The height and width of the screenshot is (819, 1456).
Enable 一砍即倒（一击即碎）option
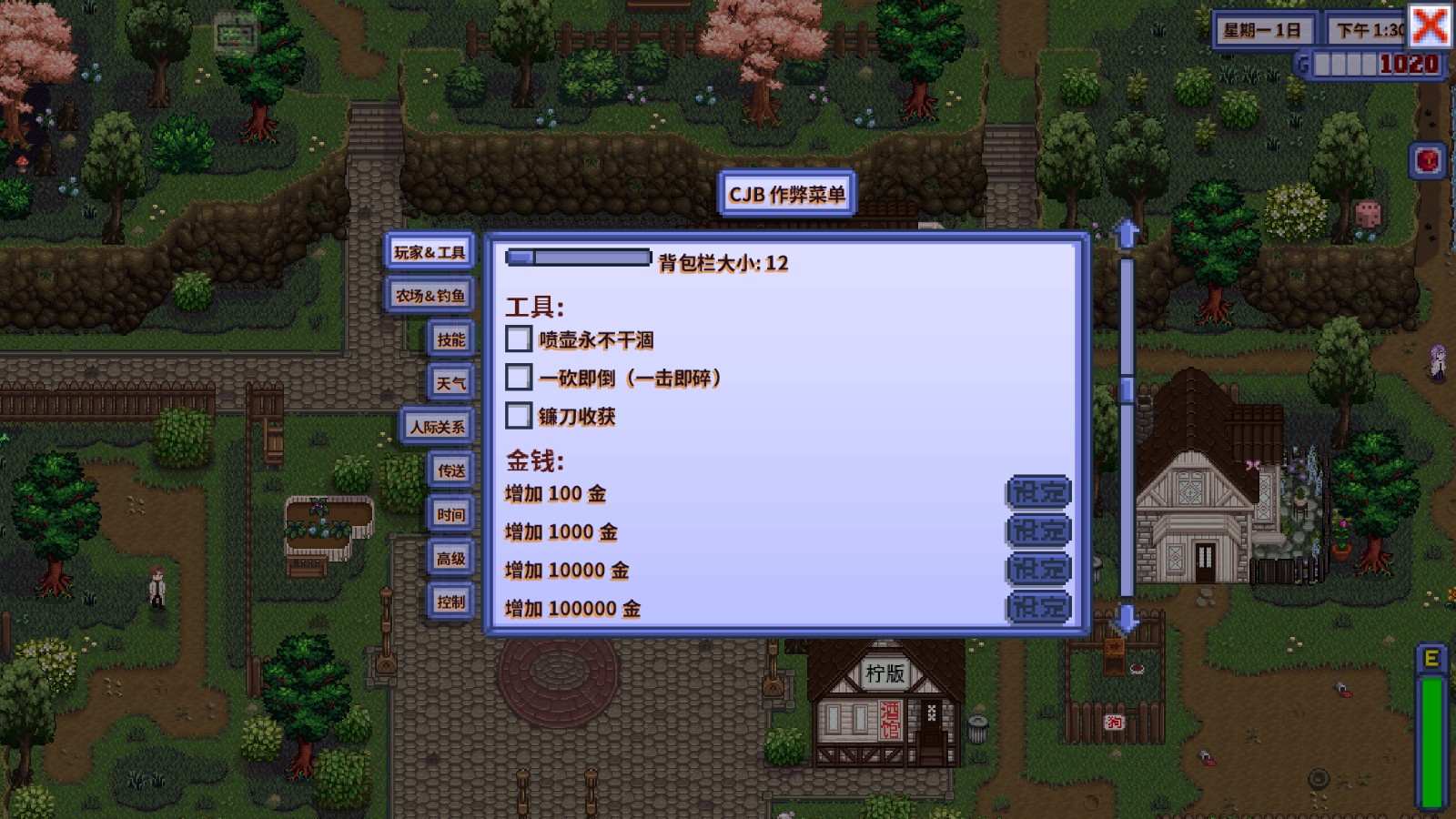tap(519, 378)
